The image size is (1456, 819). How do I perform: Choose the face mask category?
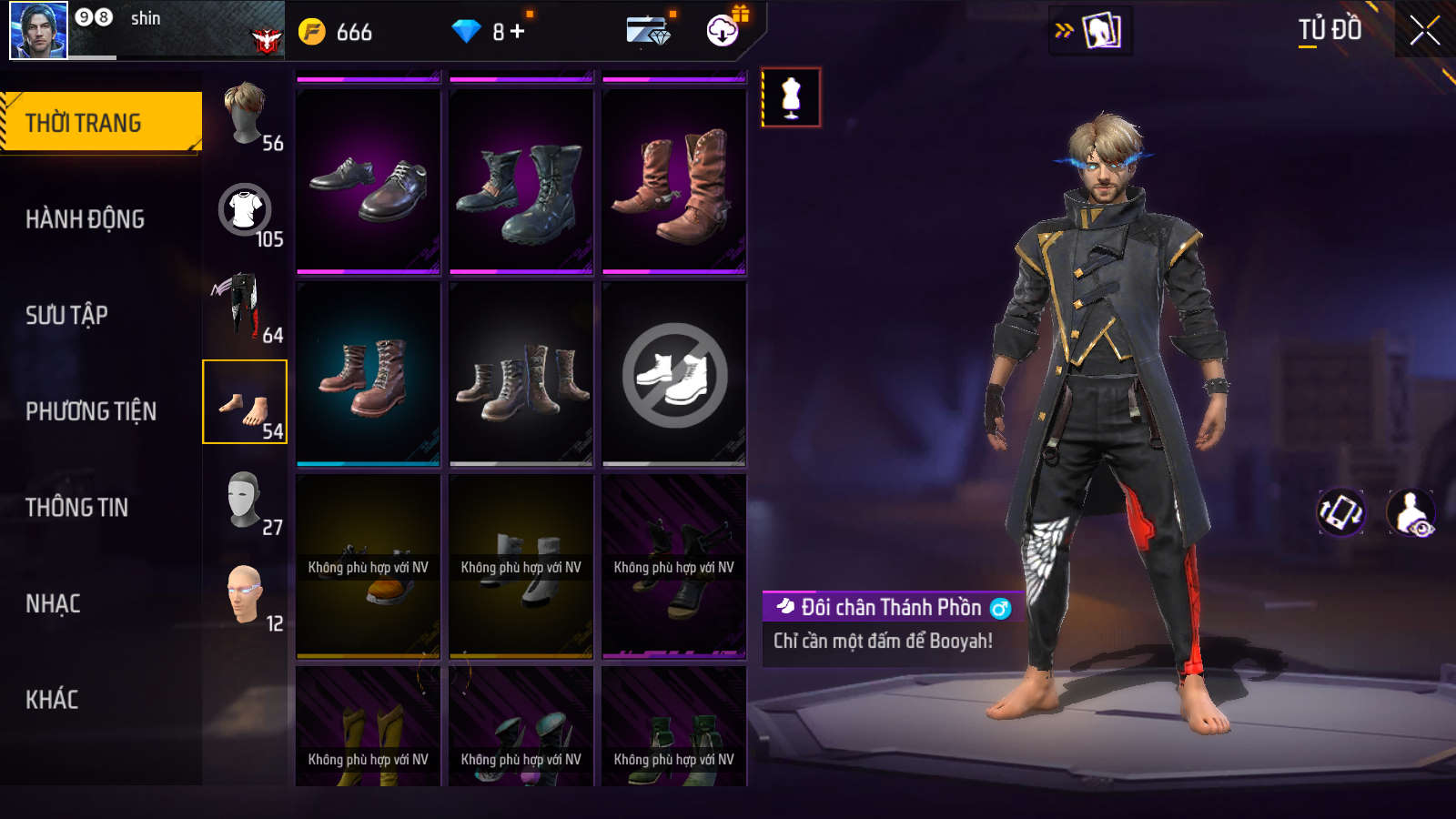point(244,499)
